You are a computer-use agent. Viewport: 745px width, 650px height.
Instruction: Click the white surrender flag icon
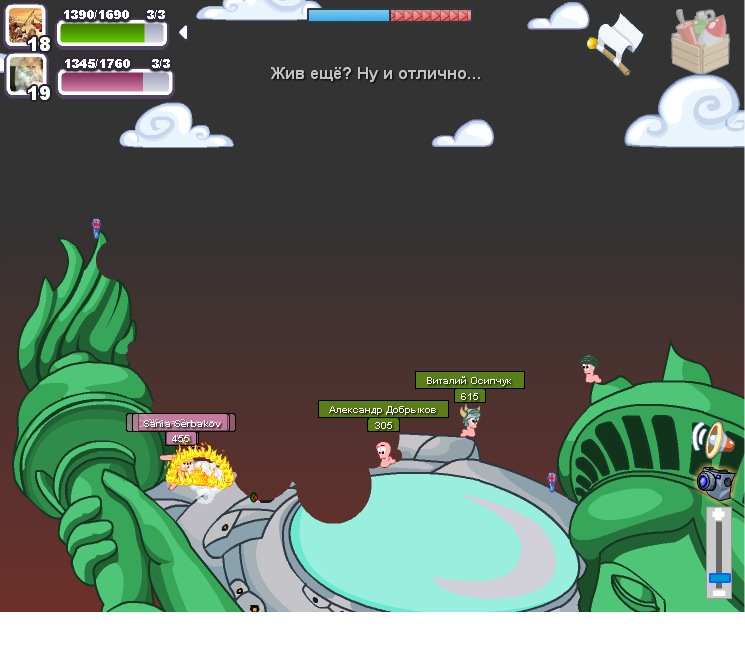coord(617,40)
